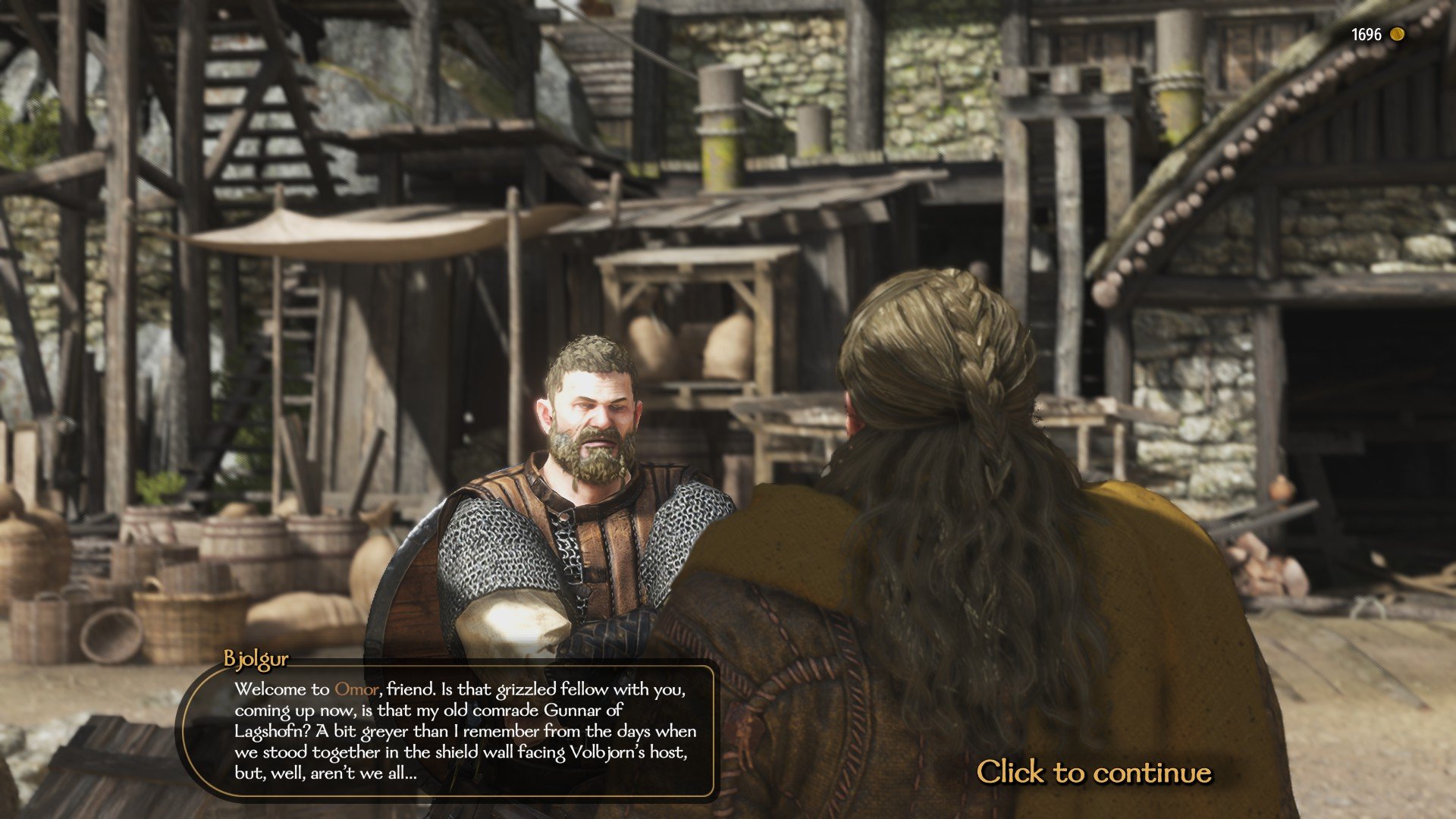1456x819 pixels.
Task: Open the highlighted Omor link in dialogue
Action: 356,689
